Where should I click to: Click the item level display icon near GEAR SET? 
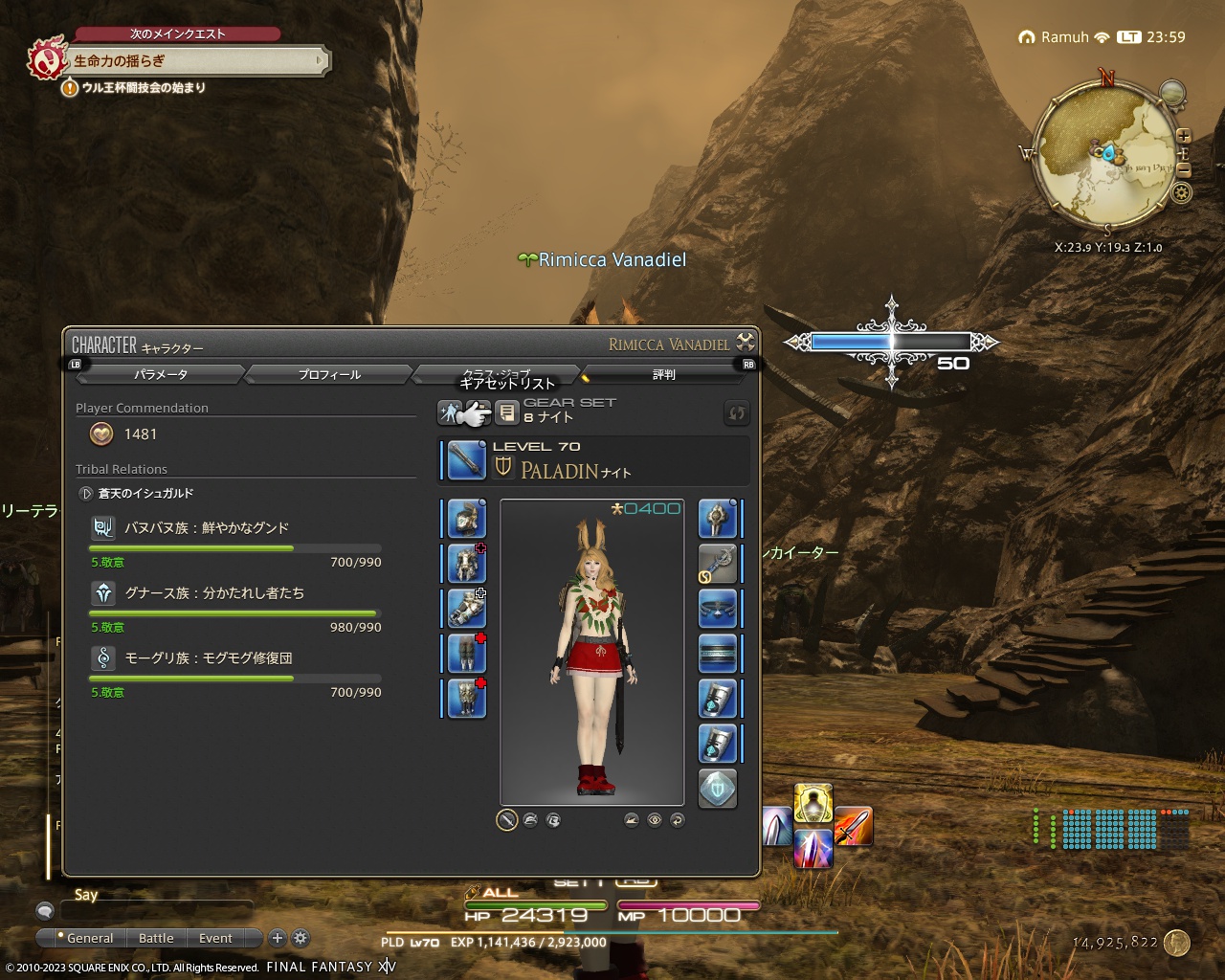pos(451,412)
